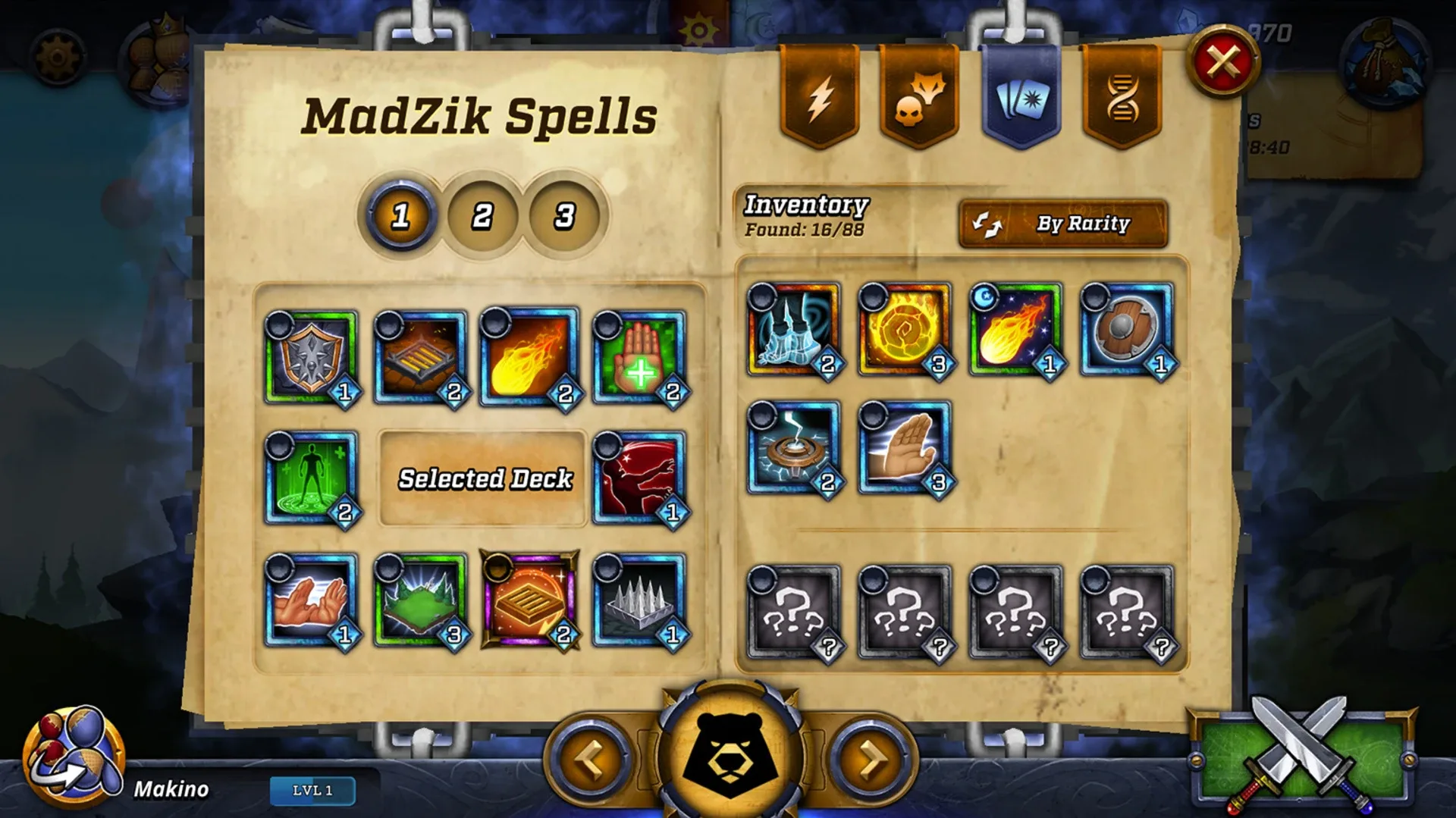Image resolution: width=1456 pixels, height=818 pixels.
Task: Sort inventory By Rarity
Action: point(1064,224)
